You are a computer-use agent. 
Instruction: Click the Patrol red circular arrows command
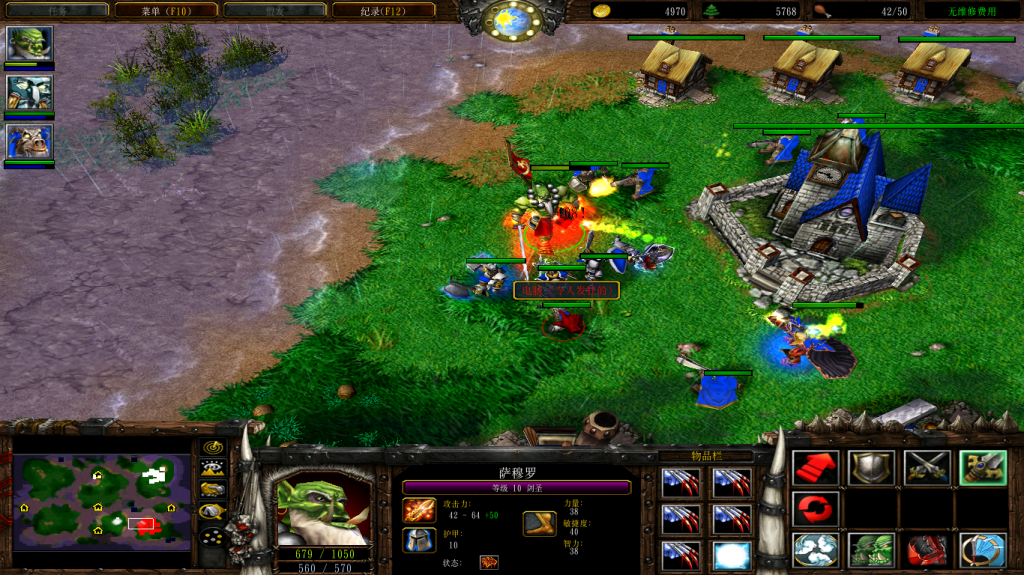coord(815,509)
